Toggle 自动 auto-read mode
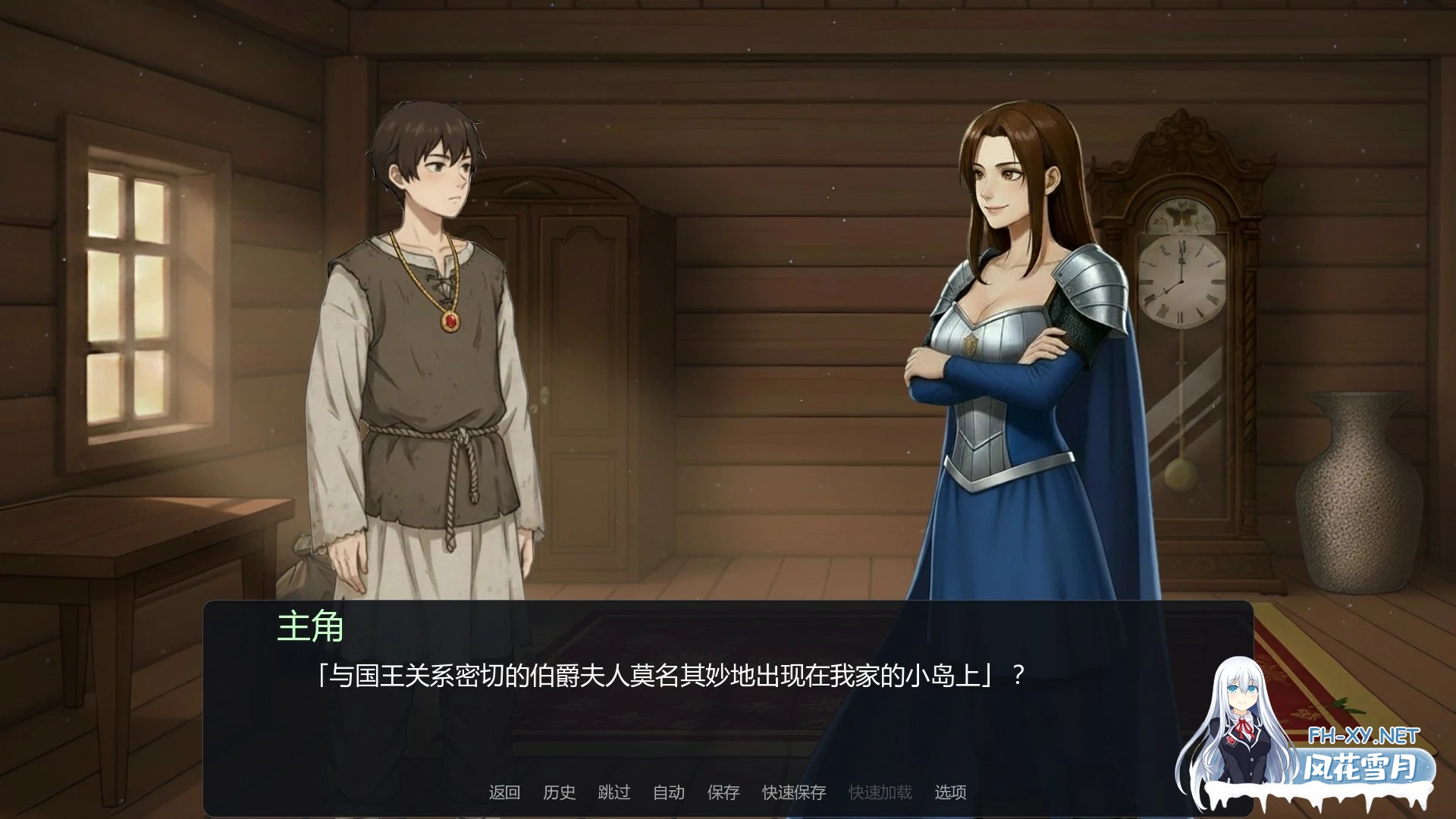The width and height of the screenshot is (1456, 819). (x=667, y=791)
